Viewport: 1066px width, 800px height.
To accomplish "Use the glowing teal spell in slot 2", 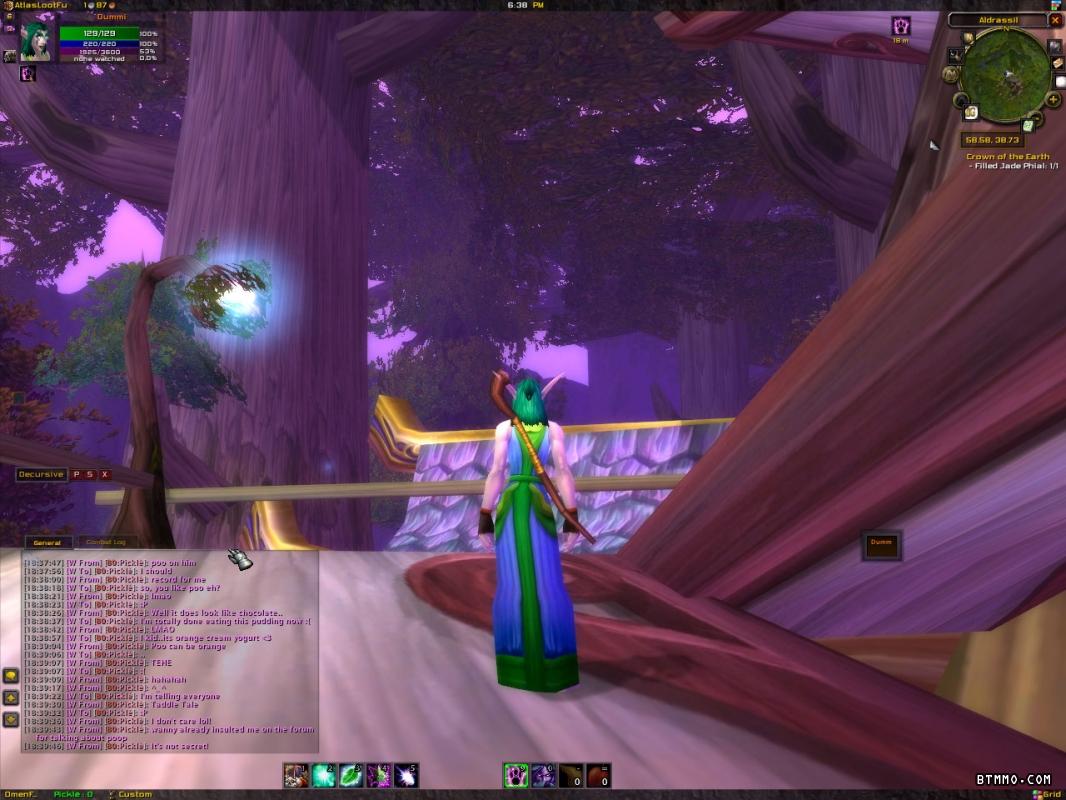I will coord(323,775).
